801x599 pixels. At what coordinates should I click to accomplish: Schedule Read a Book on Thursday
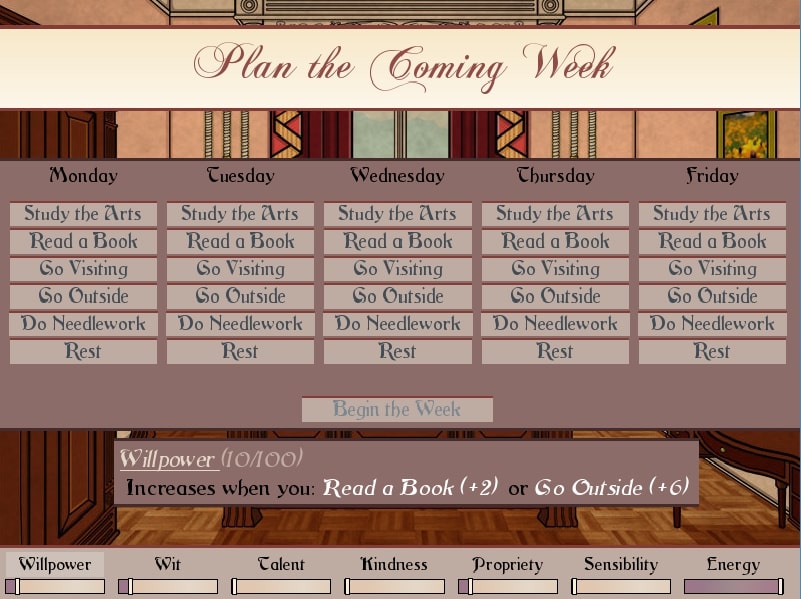click(x=555, y=241)
